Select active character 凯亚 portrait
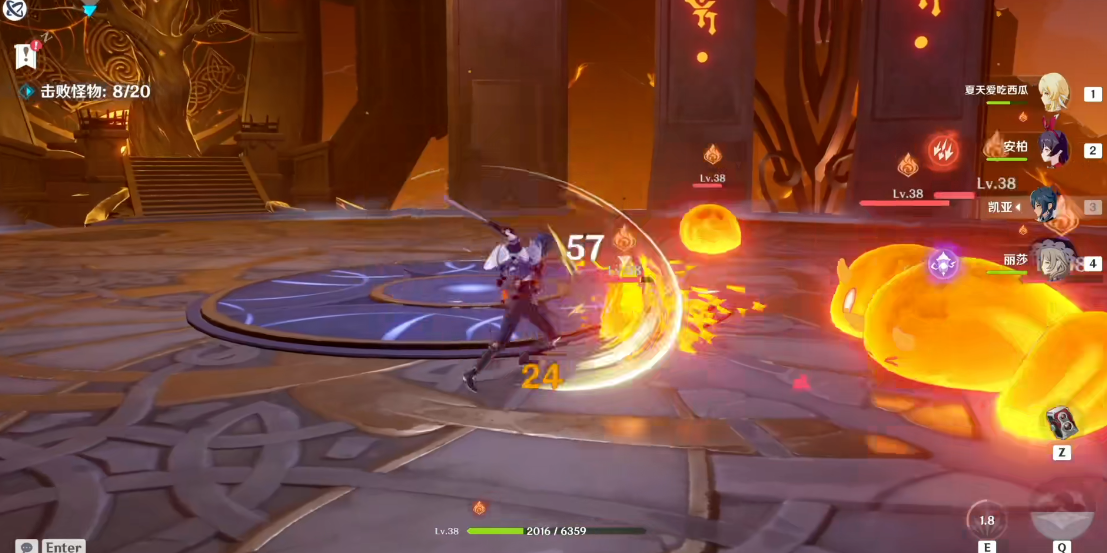The image size is (1107, 553). 1048,207
